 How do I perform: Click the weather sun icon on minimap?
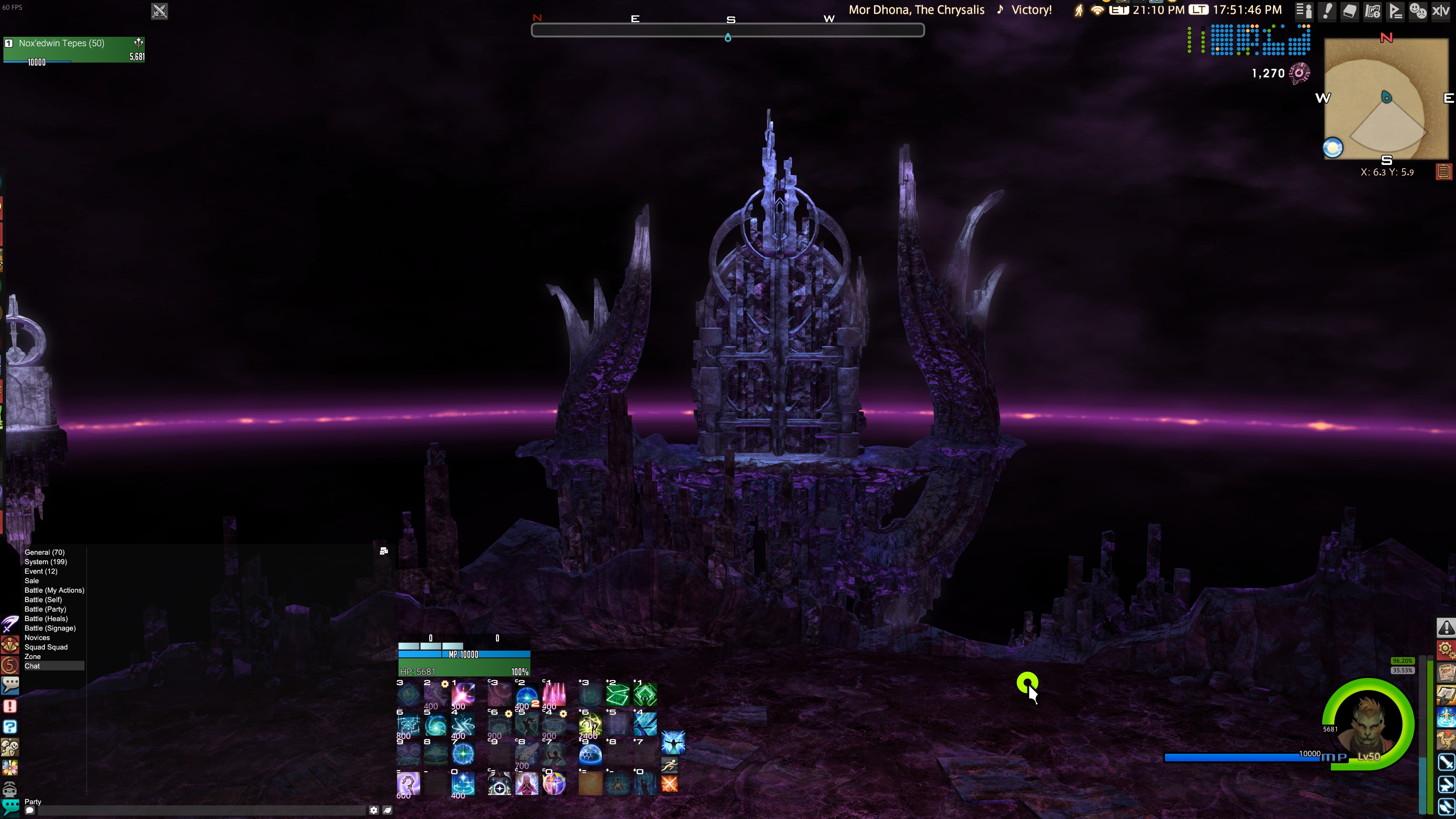point(1333,148)
